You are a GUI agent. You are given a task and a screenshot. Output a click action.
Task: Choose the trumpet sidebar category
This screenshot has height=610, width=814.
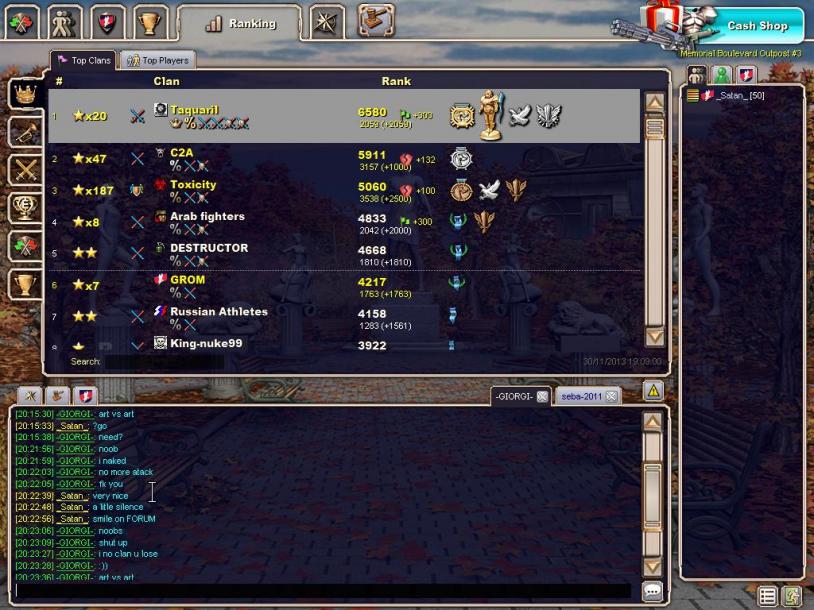(x=24, y=131)
